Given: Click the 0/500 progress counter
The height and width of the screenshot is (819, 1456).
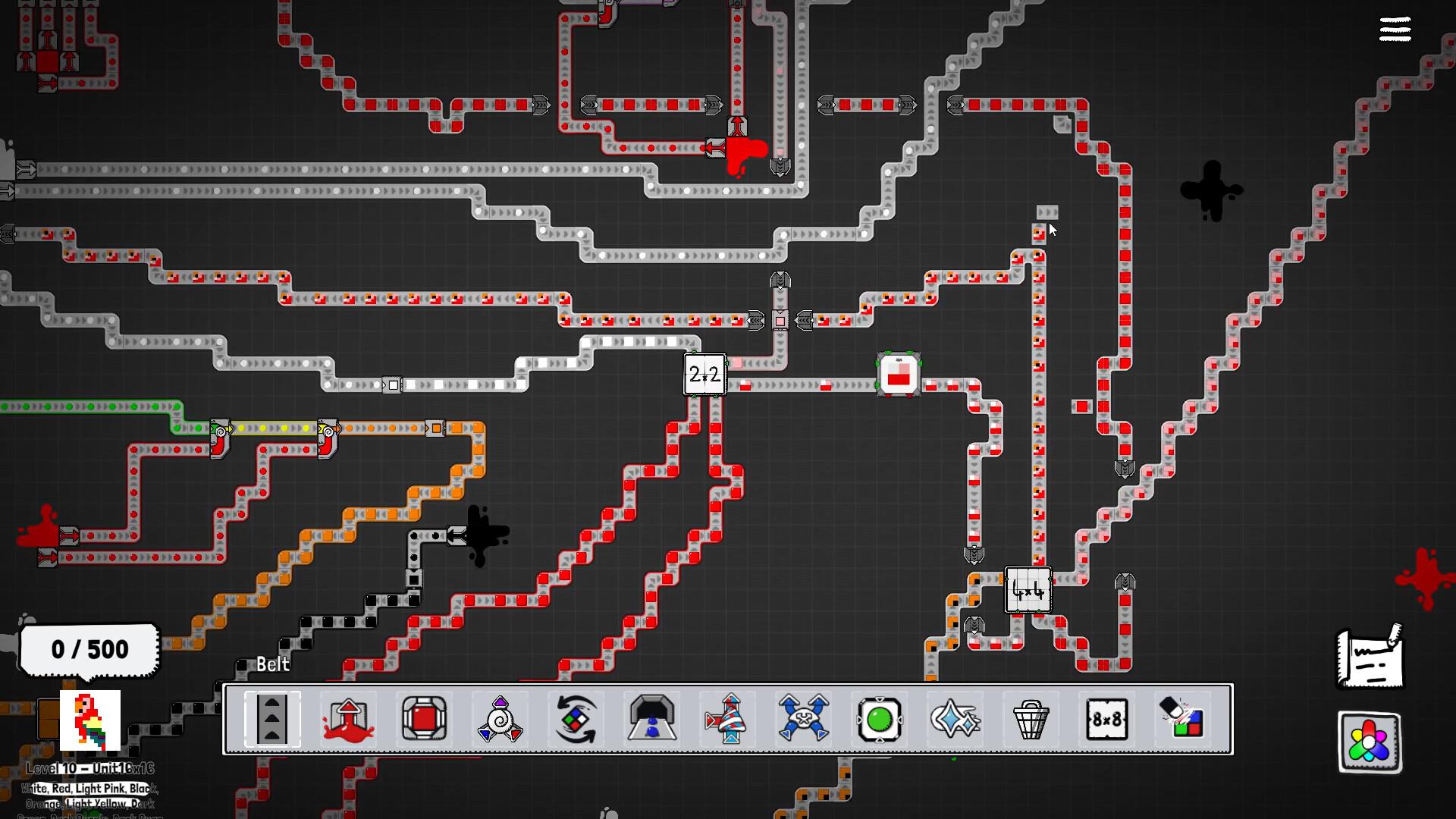Looking at the screenshot, I should tap(89, 649).
